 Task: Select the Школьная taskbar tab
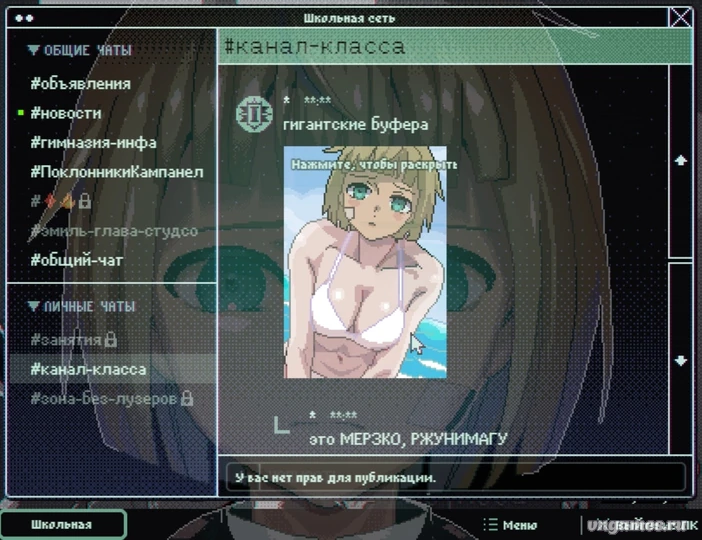pyautogui.click(x=62, y=525)
